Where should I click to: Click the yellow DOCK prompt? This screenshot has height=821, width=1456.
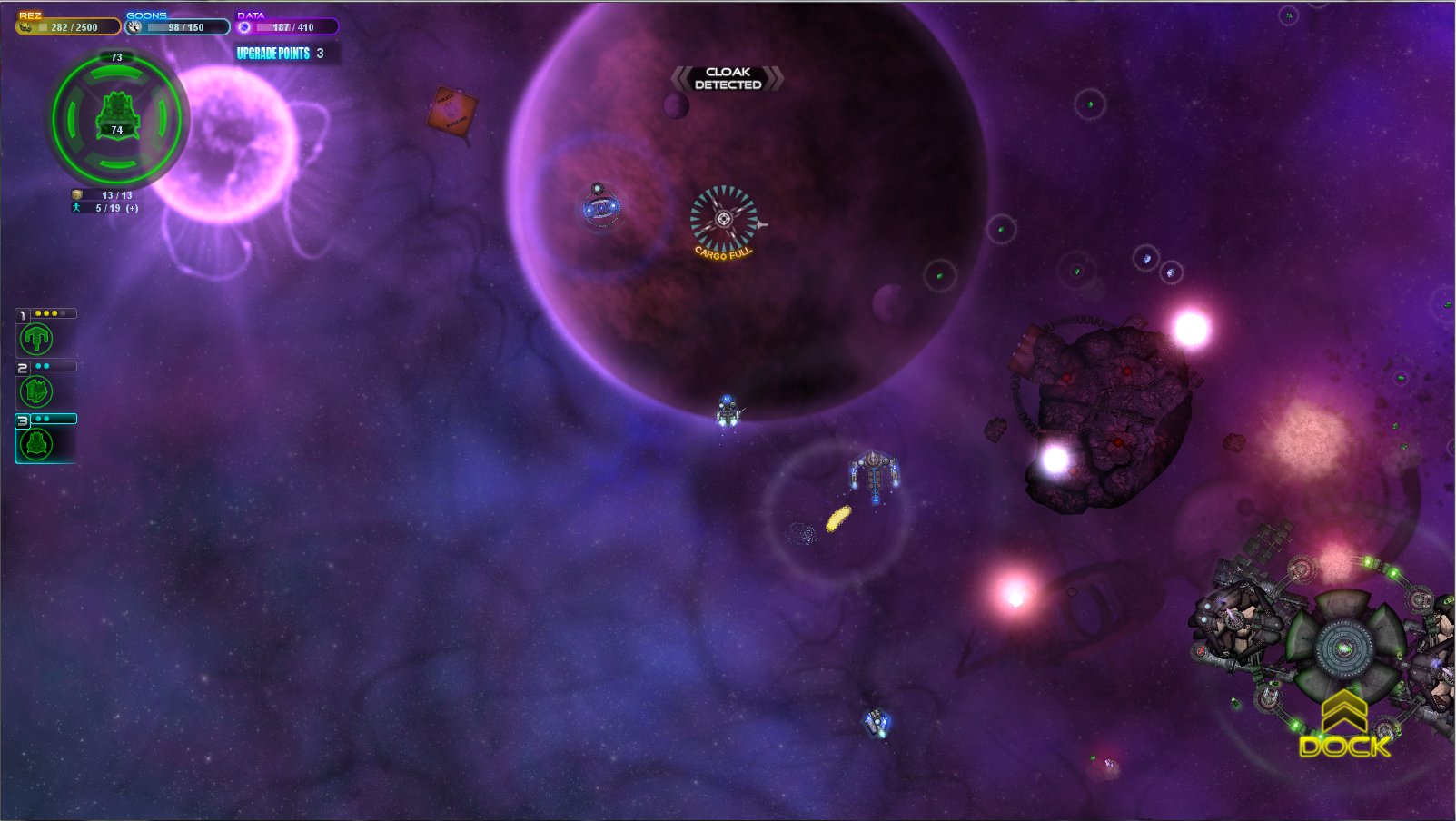1344,745
